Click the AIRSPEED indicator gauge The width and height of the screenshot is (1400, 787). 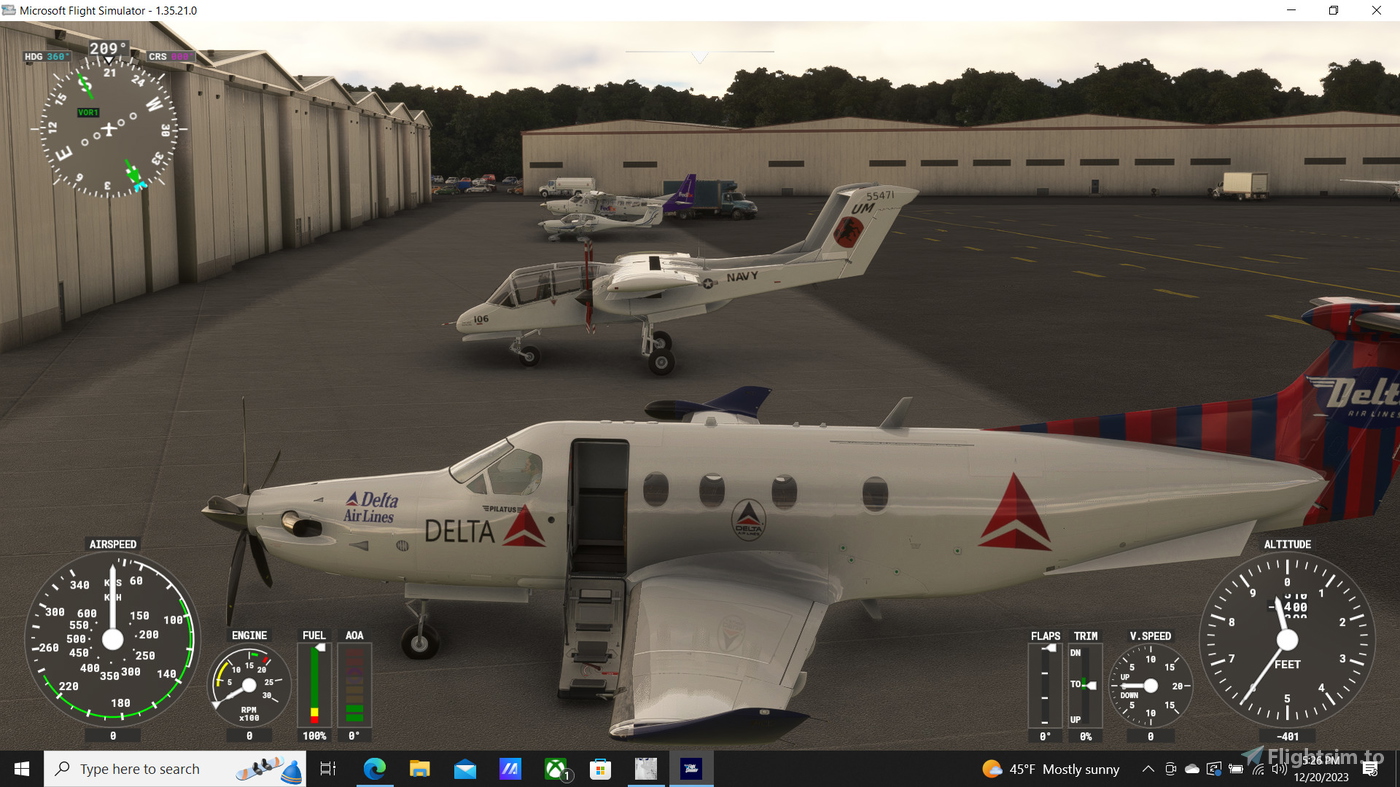pyautogui.click(x=113, y=640)
